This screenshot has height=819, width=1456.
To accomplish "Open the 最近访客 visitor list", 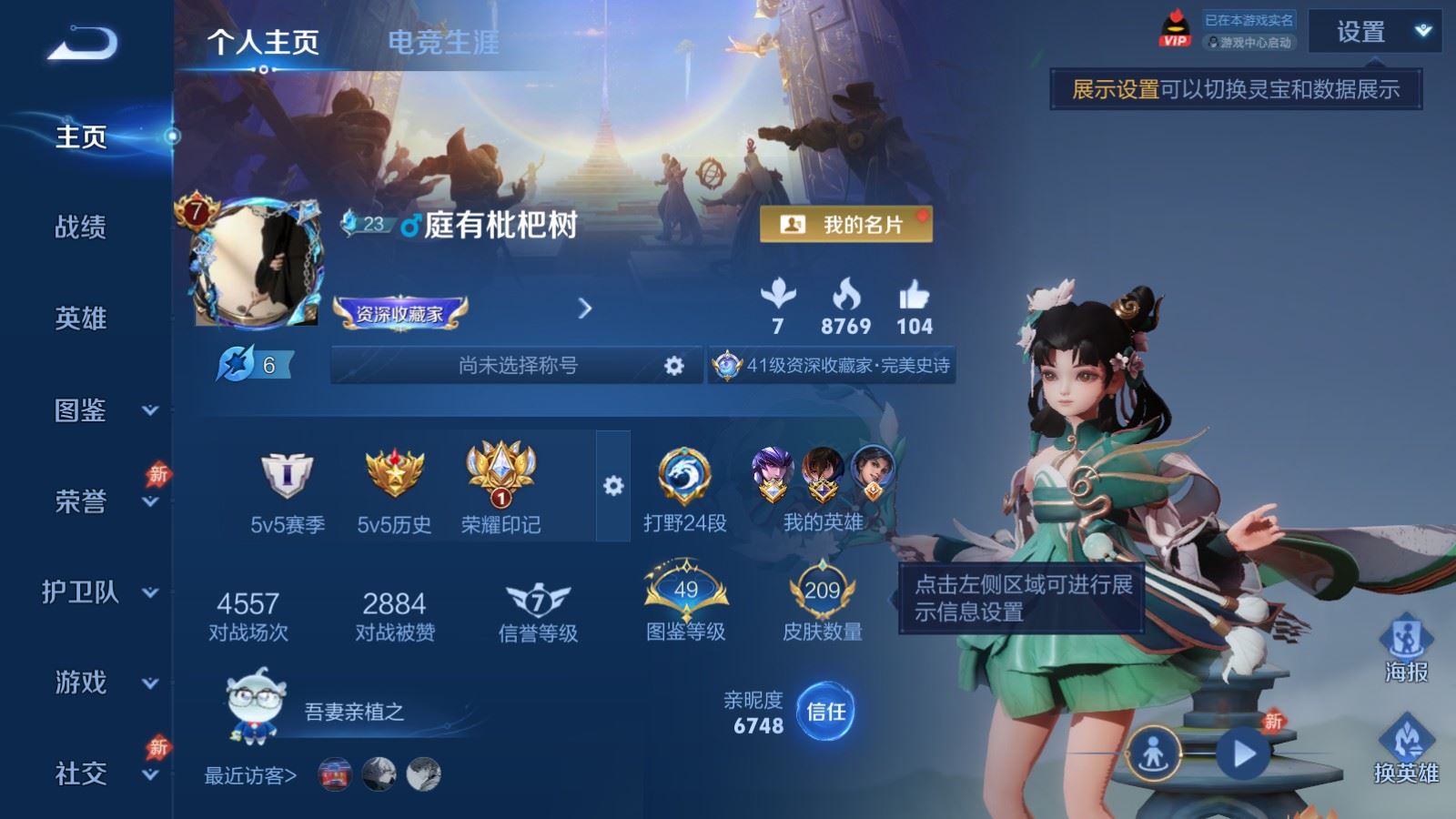I will pyautogui.click(x=250, y=775).
